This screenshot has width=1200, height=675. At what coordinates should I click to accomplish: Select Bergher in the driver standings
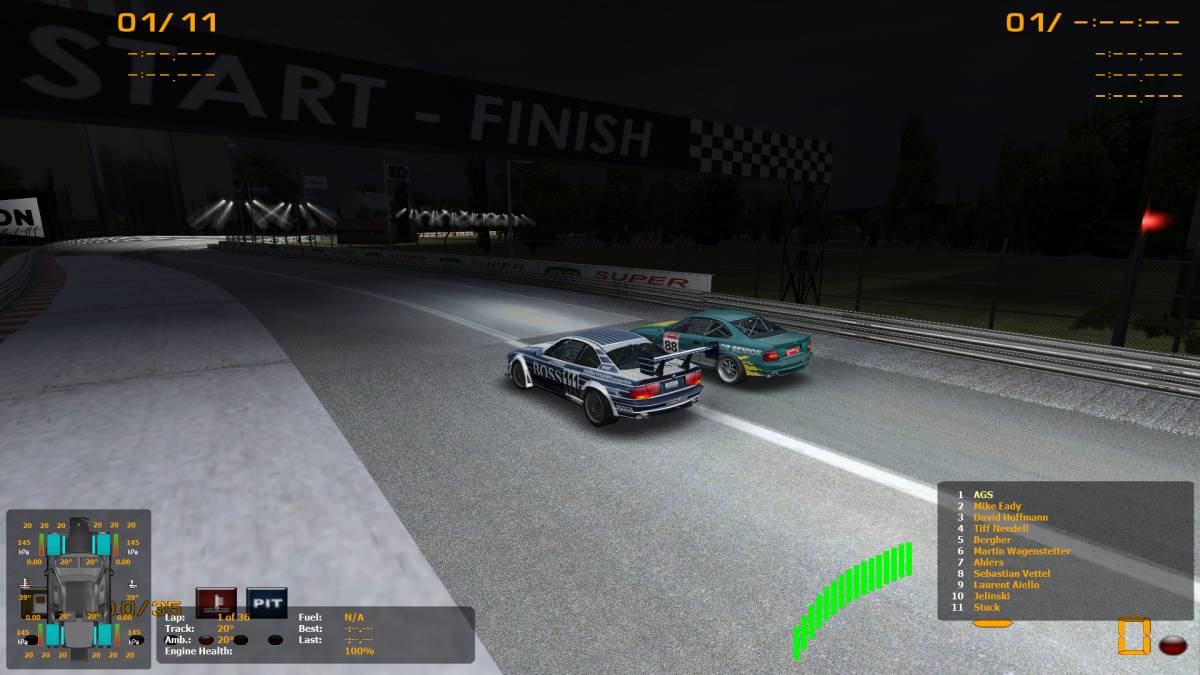[x=992, y=540]
